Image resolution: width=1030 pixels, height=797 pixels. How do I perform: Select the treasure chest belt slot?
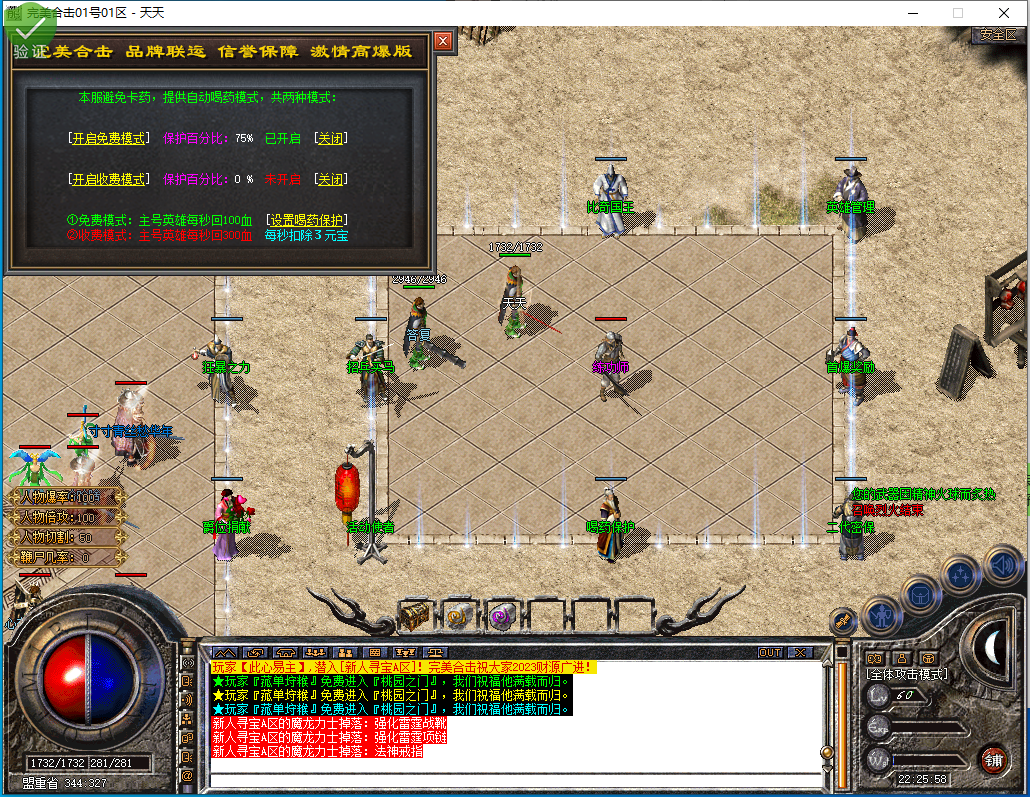(x=415, y=616)
